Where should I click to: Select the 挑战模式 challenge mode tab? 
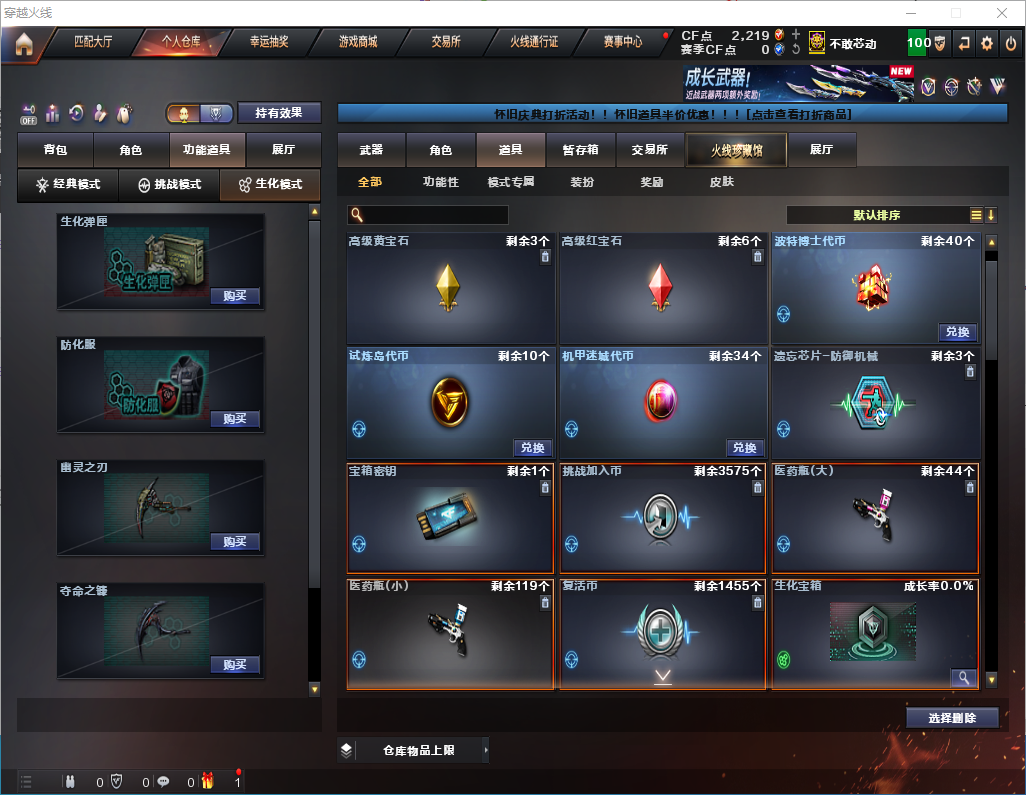tap(169, 185)
